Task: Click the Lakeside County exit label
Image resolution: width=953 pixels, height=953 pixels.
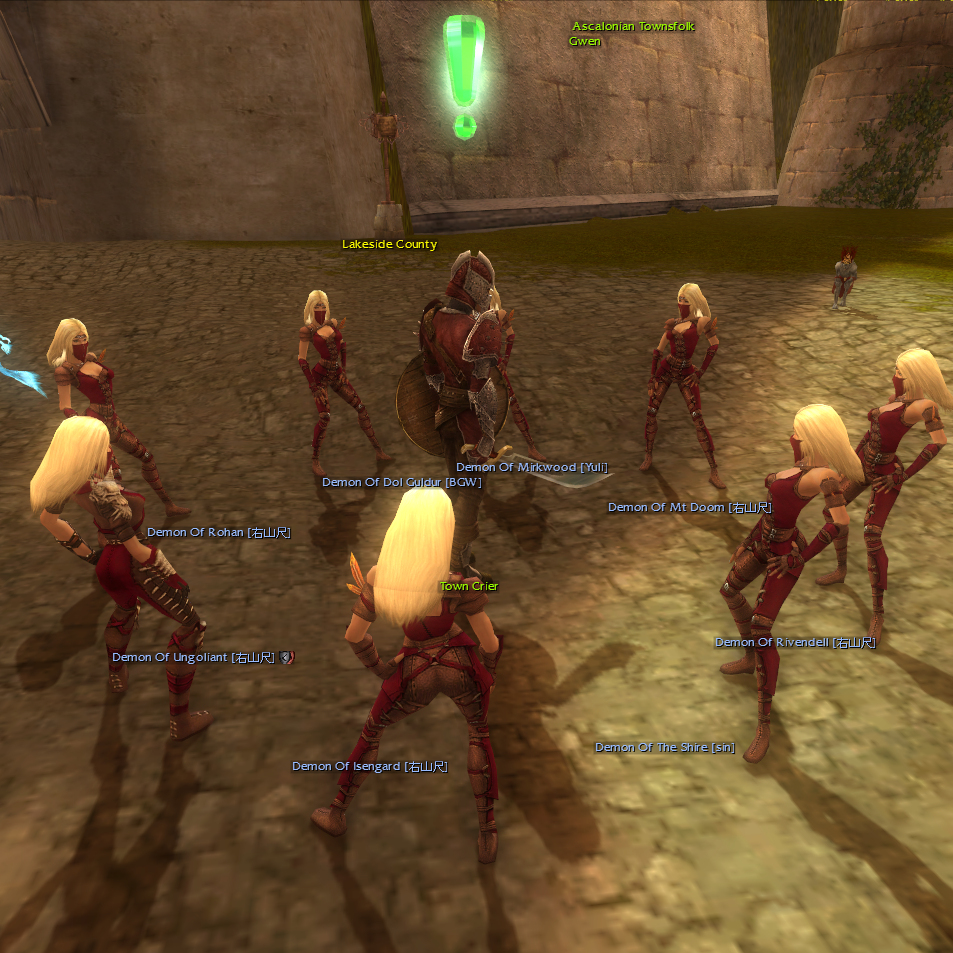Action: tap(389, 244)
